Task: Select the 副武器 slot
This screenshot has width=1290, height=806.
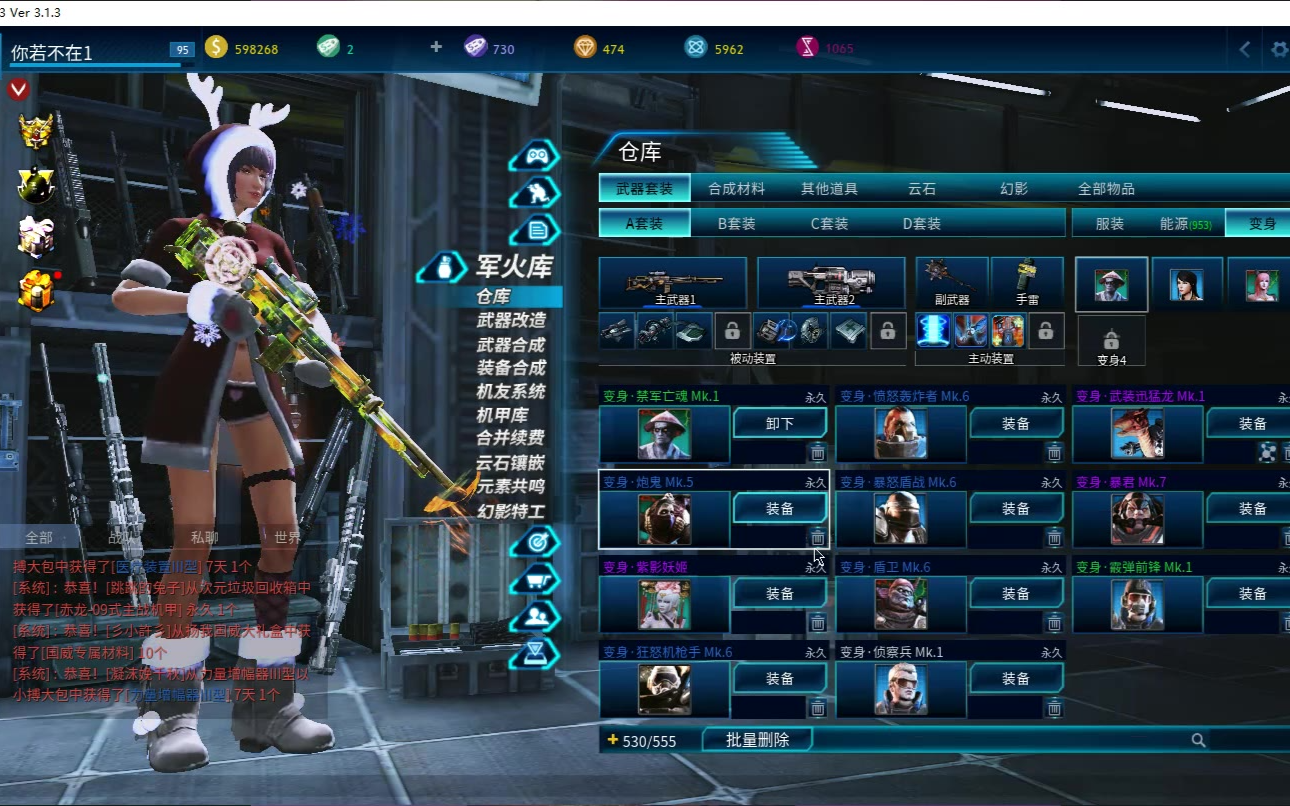Action: tap(951, 282)
